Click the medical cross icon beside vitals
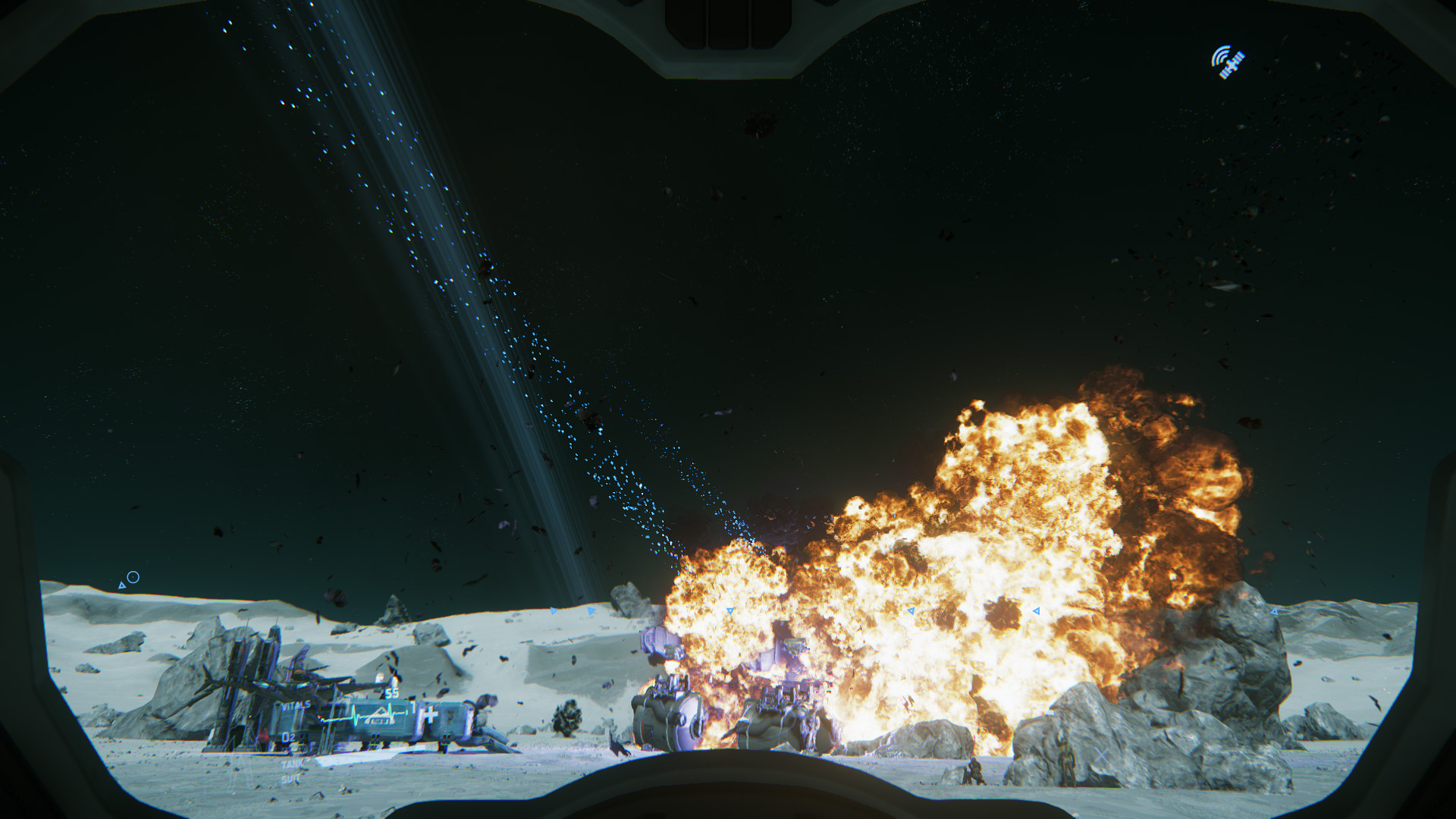Screen dimensions: 1456x819 430,714
